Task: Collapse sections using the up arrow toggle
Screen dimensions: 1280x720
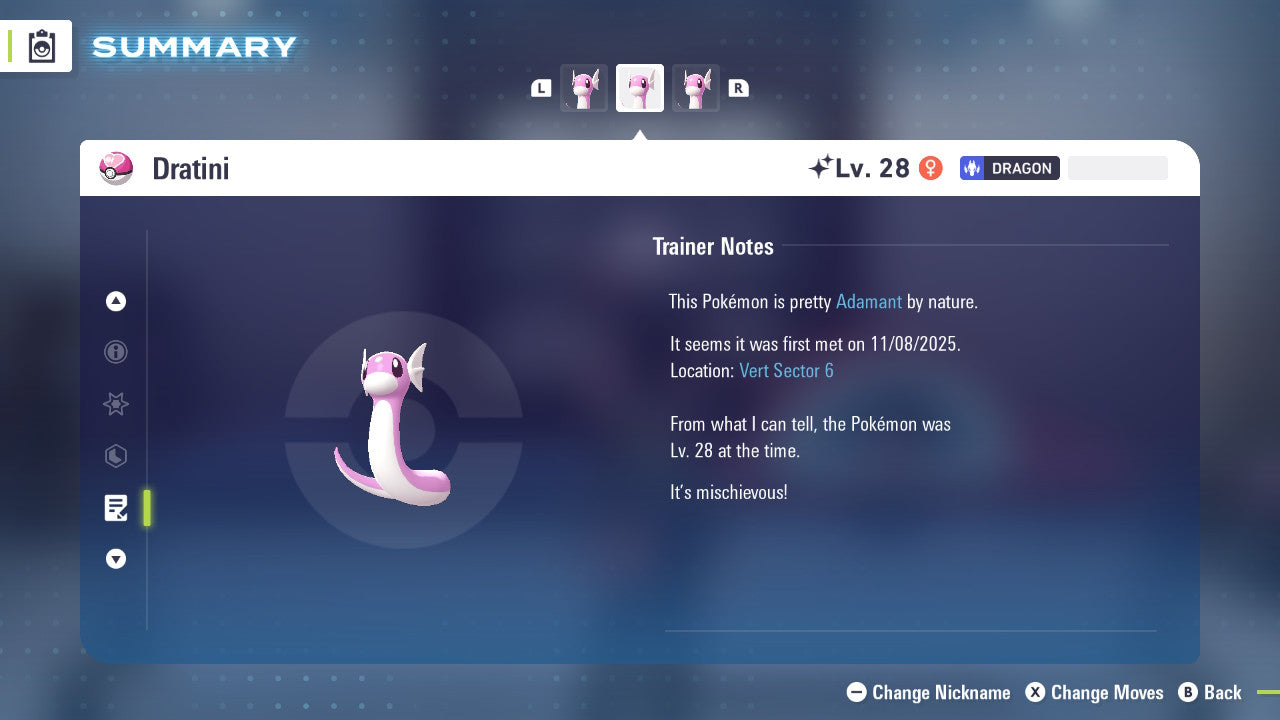Action: (115, 301)
